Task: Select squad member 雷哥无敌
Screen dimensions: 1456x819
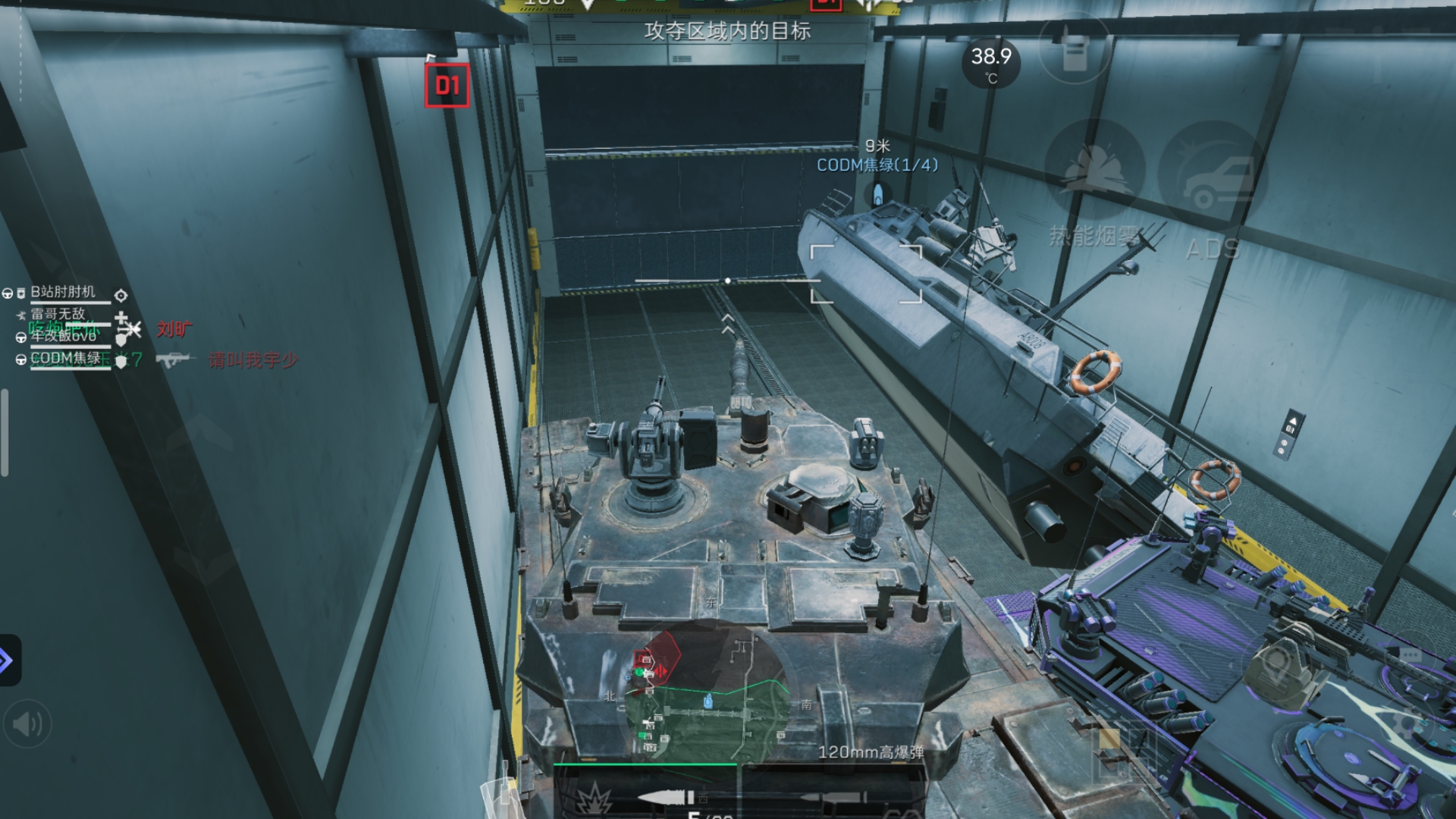Action: pos(59,314)
